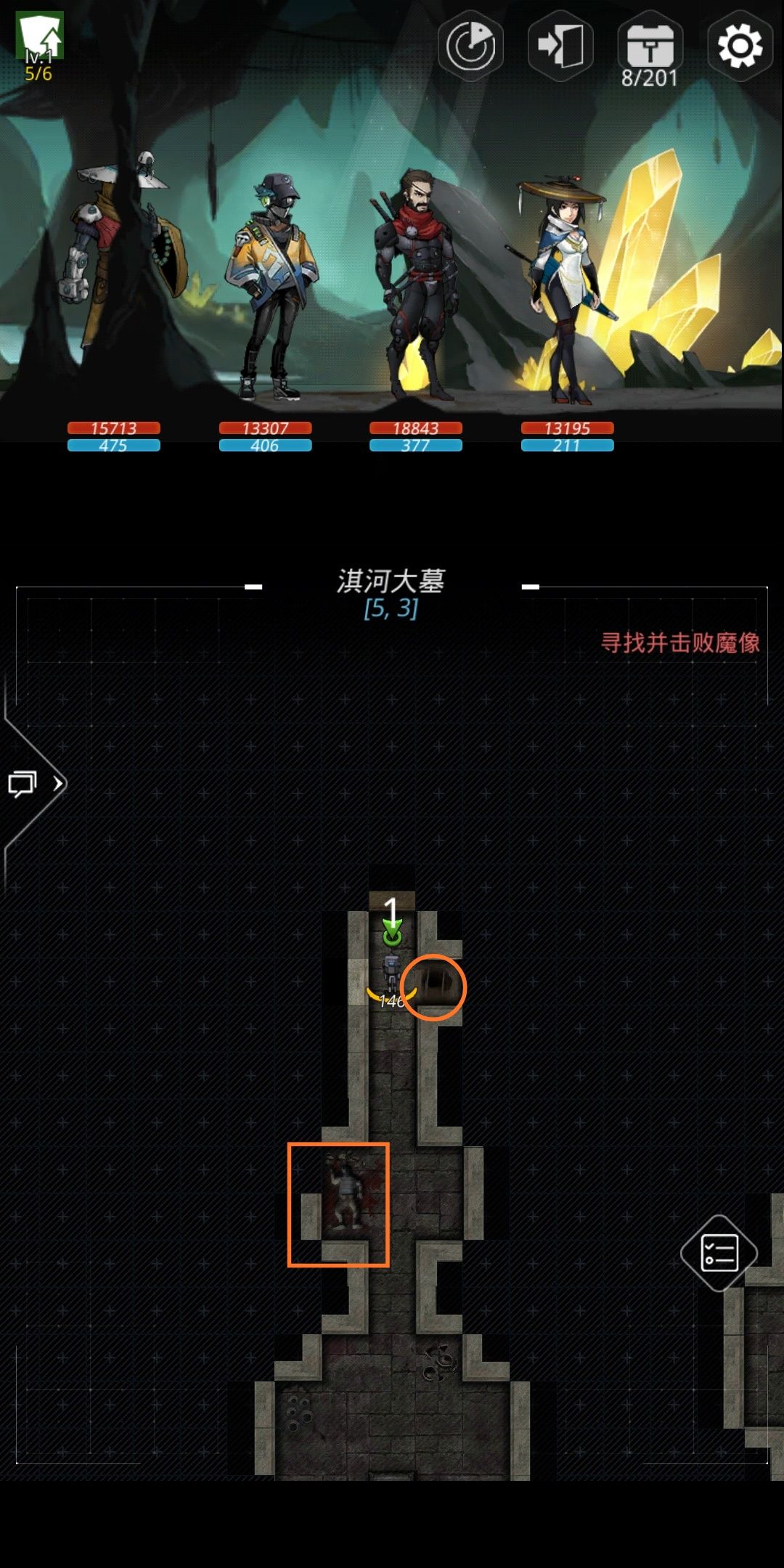Open the quest checklist button
Screen dimensions: 784x1568
click(719, 1253)
